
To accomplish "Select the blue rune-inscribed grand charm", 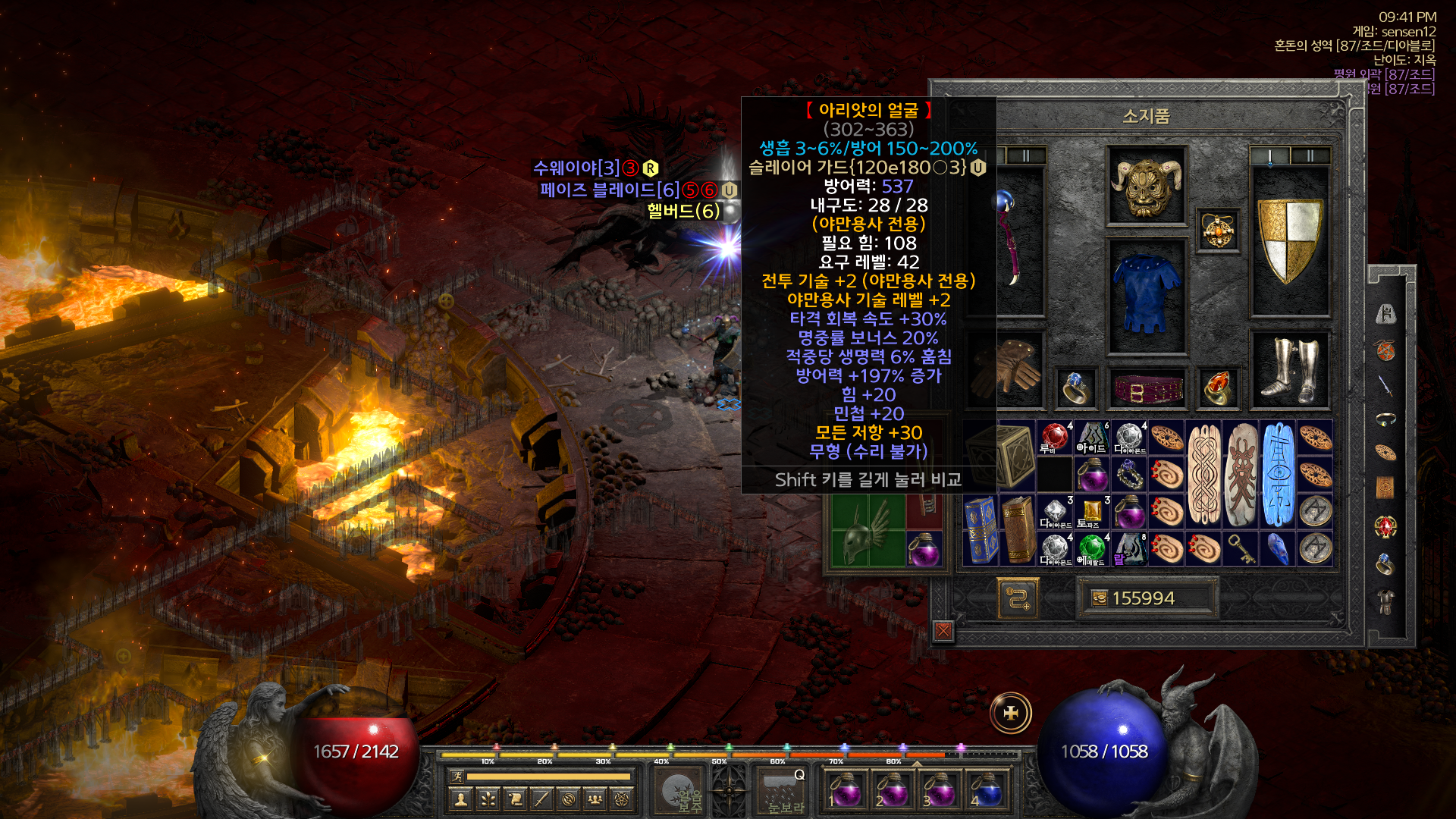I will [1278, 474].
